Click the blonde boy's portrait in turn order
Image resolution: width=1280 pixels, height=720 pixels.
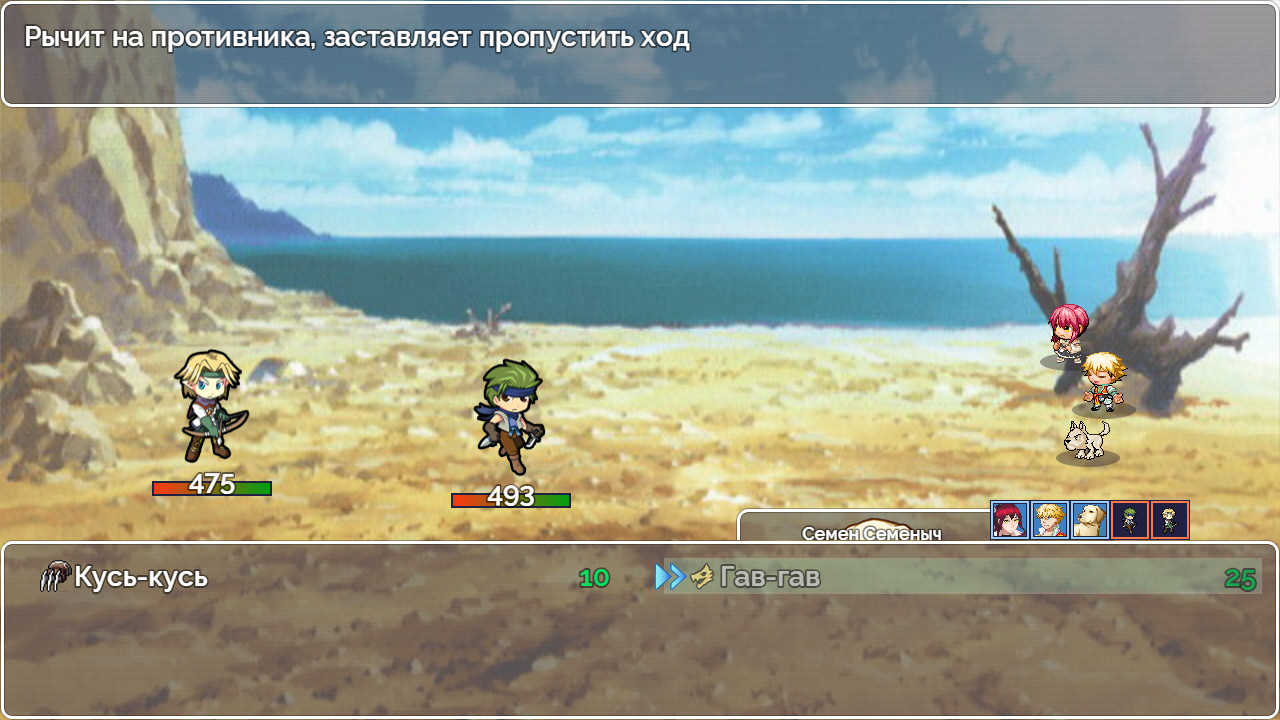click(x=1047, y=520)
